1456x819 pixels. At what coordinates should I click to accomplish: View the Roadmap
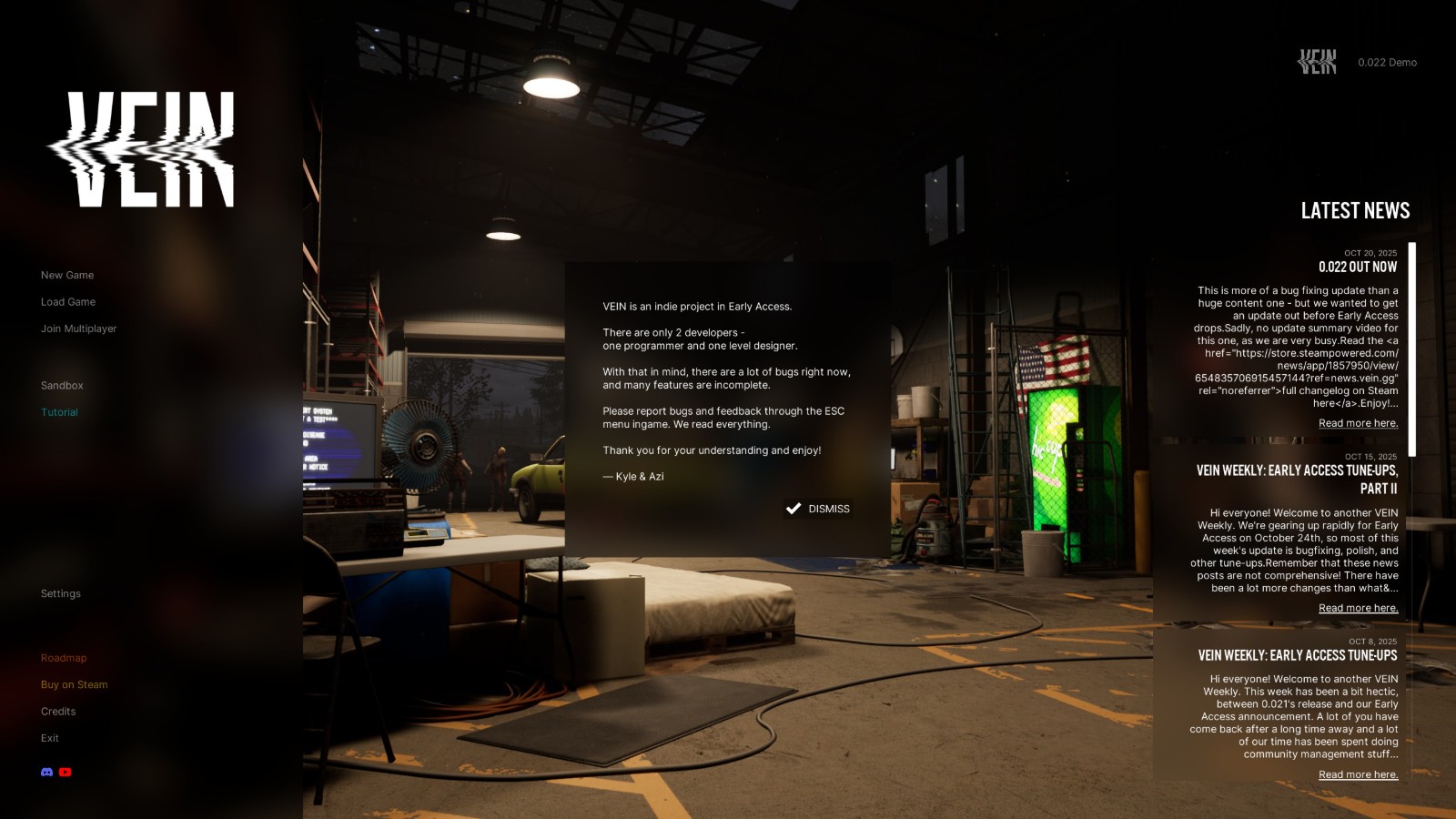click(x=64, y=658)
